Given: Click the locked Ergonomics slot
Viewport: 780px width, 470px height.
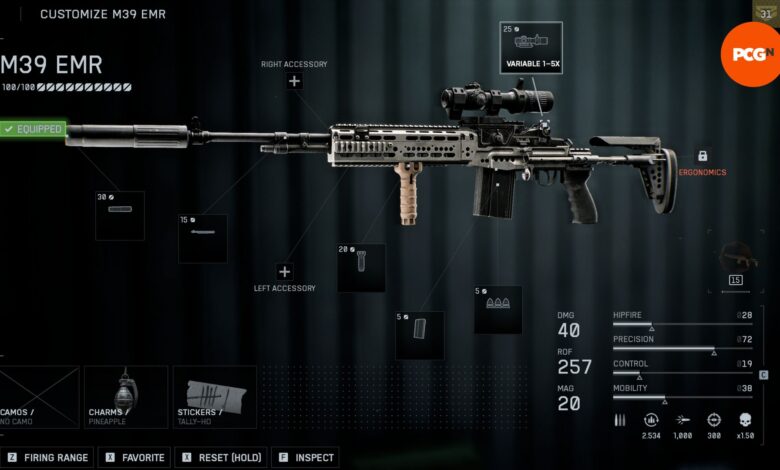Looking at the screenshot, I should click(702, 157).
